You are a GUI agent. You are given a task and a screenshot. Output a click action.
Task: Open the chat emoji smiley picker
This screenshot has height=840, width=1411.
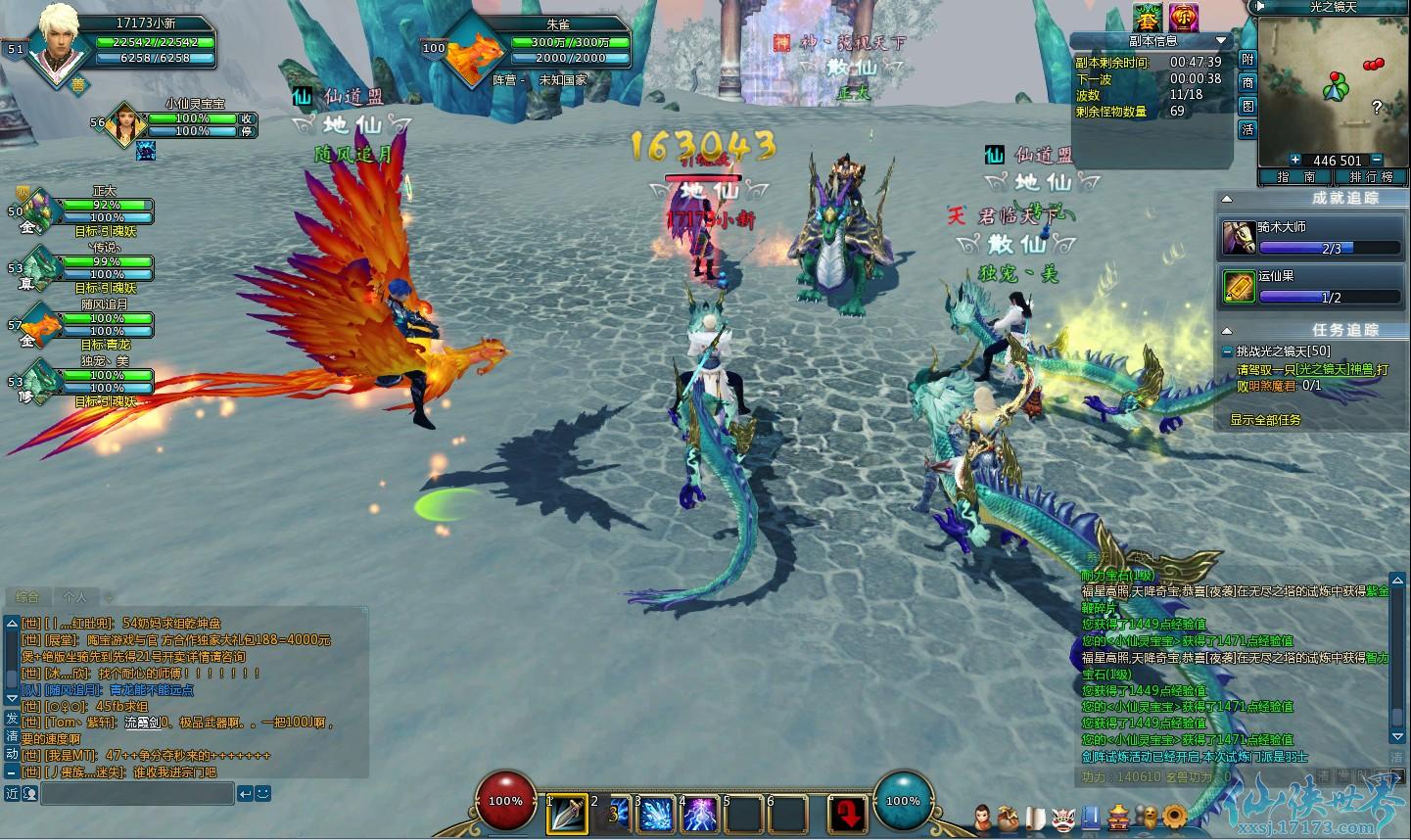point(261,793)
